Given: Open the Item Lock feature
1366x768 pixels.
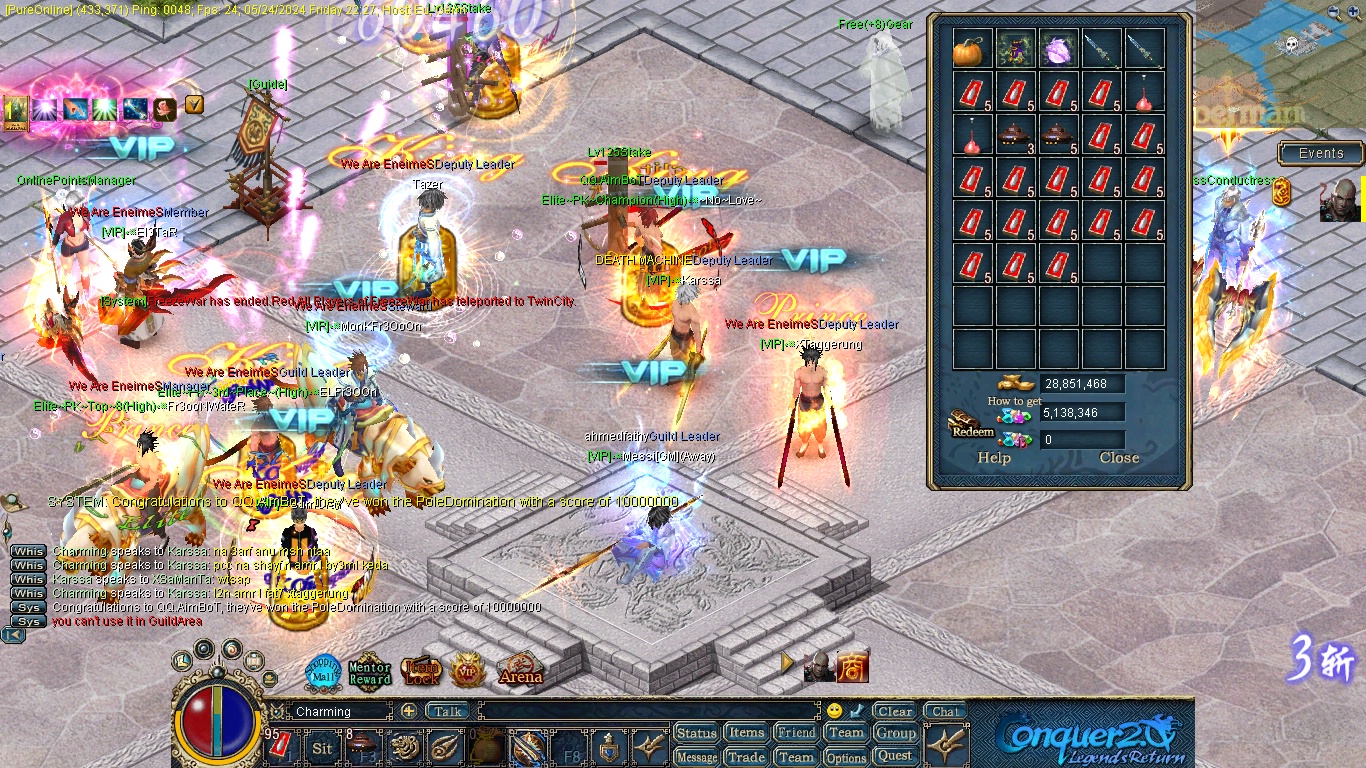Looking at the screenshot, I should tap(421, 672).
